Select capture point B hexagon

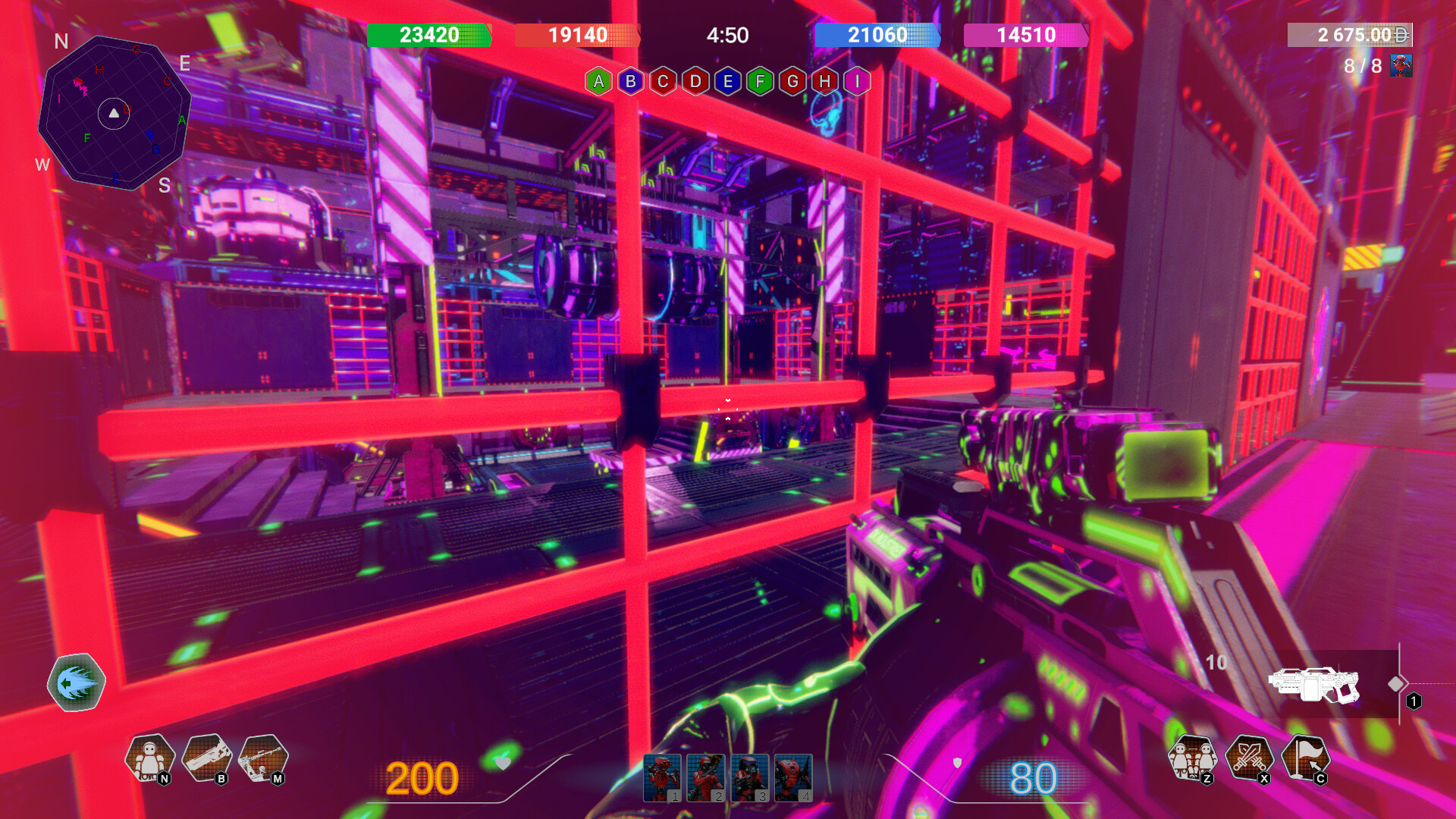point(631,81)
